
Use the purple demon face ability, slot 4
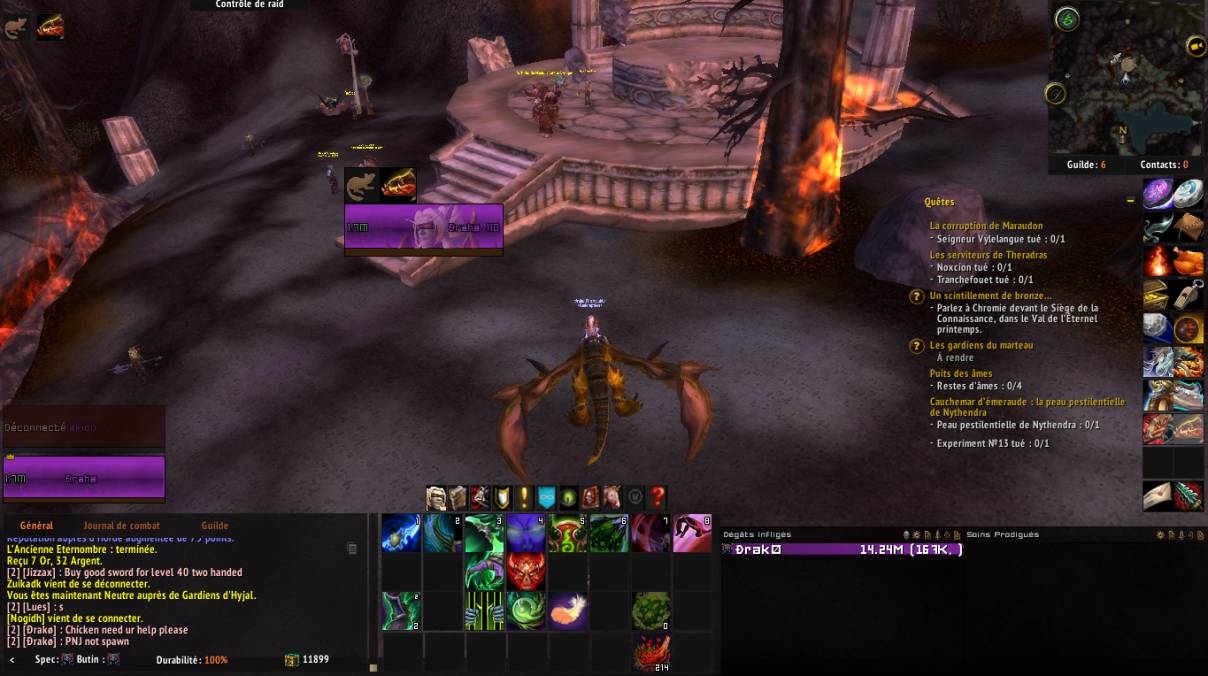(x=526, y=533)
